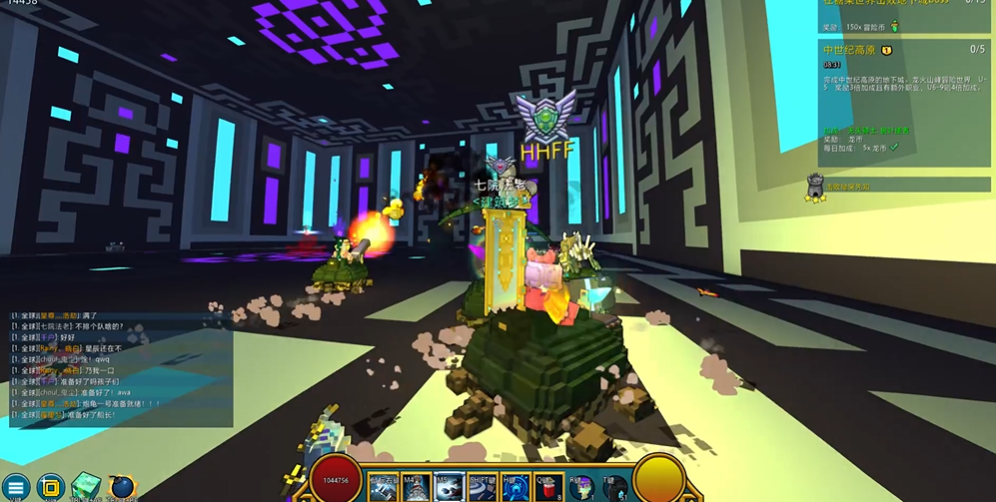Open the hamburger main menu button
The width and height of the screenshot is (996, 502).
tap(16, 488)
